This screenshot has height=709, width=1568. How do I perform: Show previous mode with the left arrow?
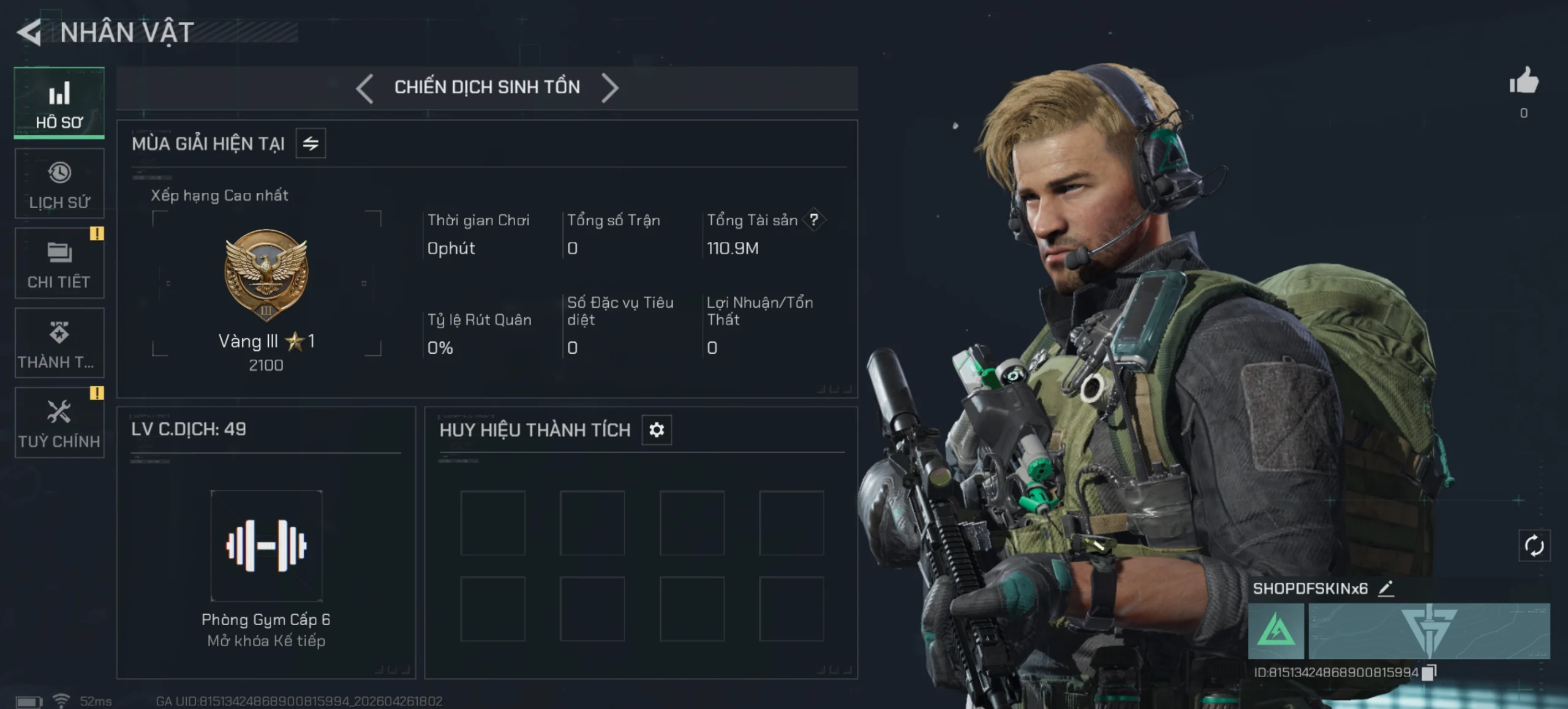[x=365, y=88]
